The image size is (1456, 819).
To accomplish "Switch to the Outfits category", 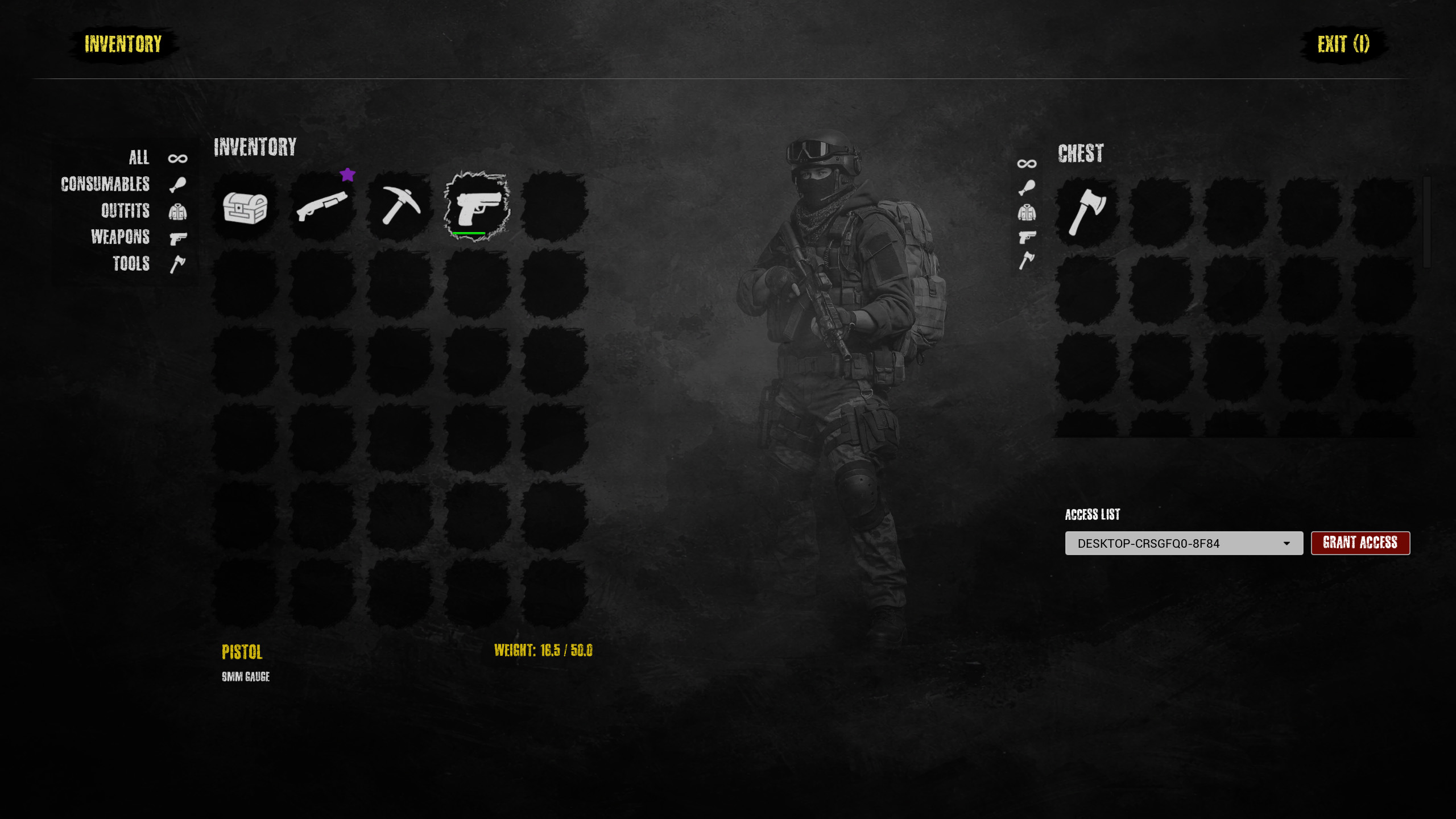I will pyautogui.click(x=126, y=211).
